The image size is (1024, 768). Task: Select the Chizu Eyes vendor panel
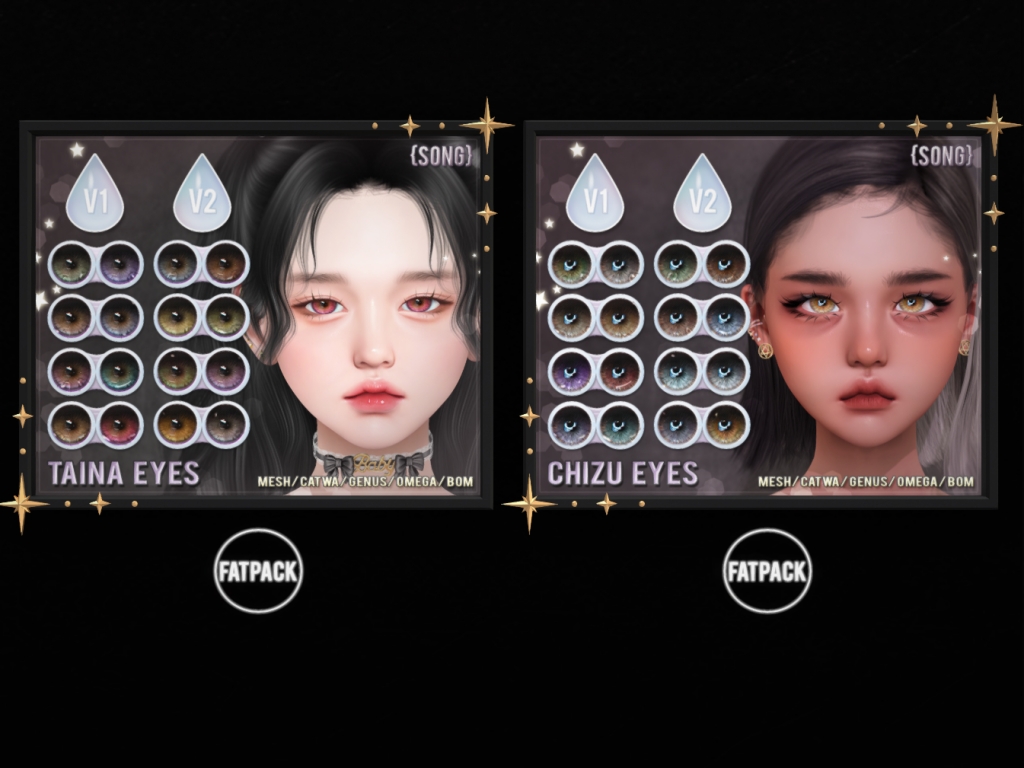click(x=759, y=315)
